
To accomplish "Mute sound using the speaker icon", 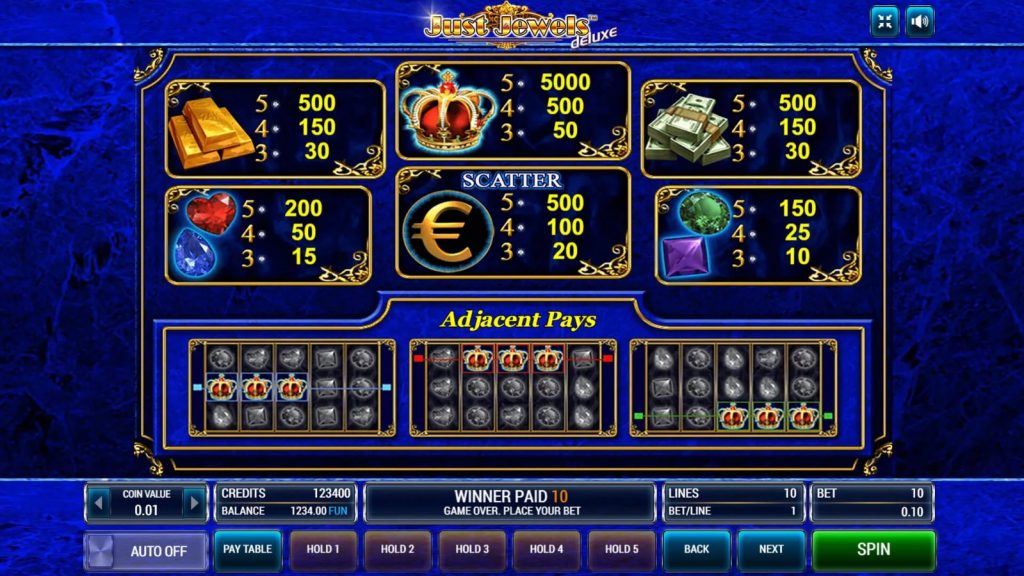I will [x=919, y=21].
